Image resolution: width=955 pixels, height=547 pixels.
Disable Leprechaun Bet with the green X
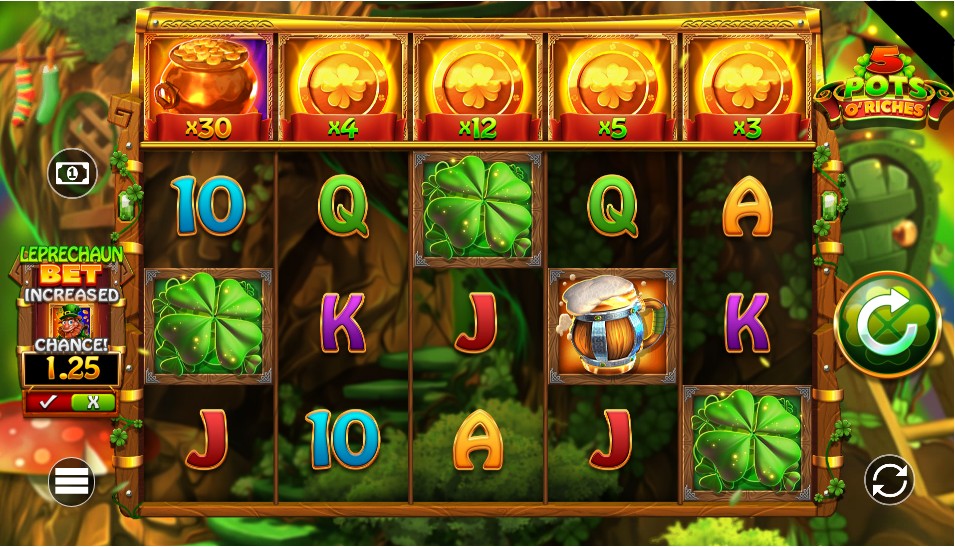pos(93,402)
